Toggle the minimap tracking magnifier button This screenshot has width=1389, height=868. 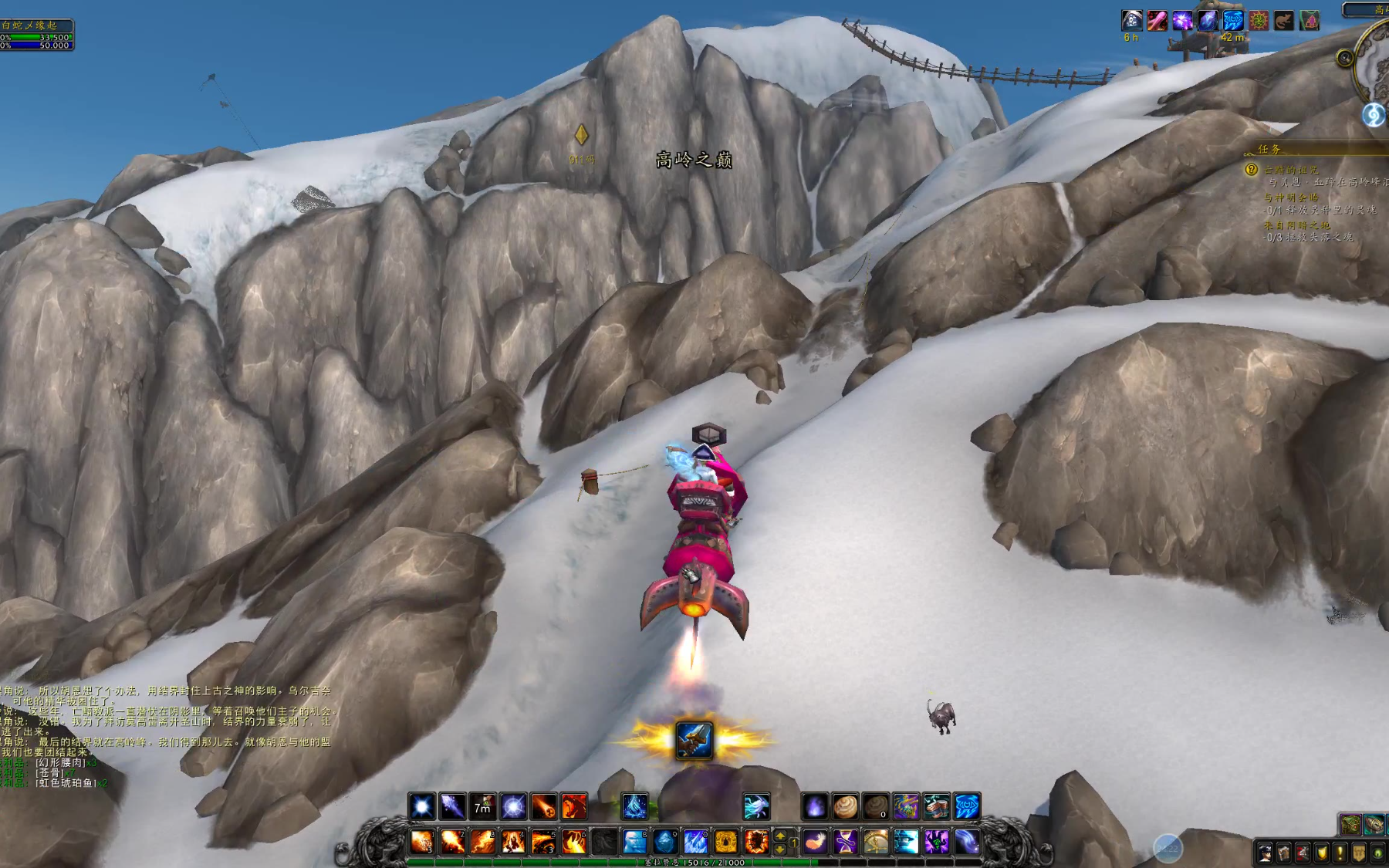tap(1345, 58)
